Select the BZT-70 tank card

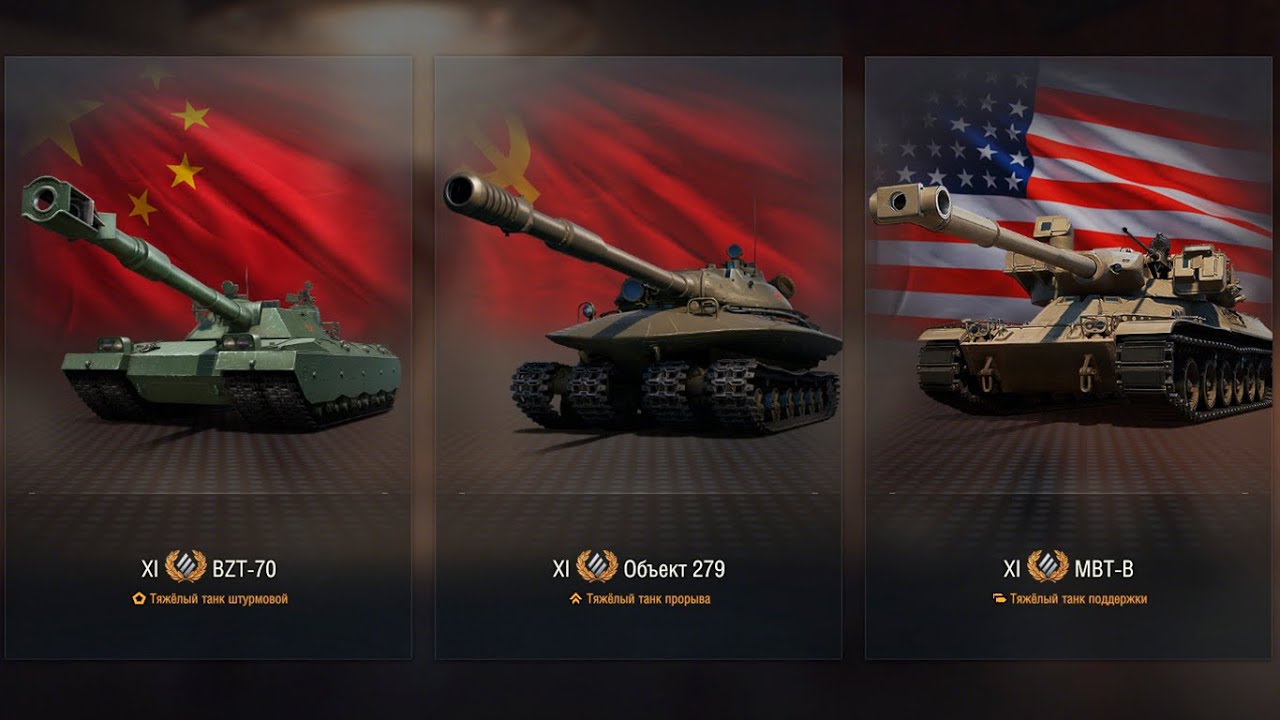click(208, 357)
